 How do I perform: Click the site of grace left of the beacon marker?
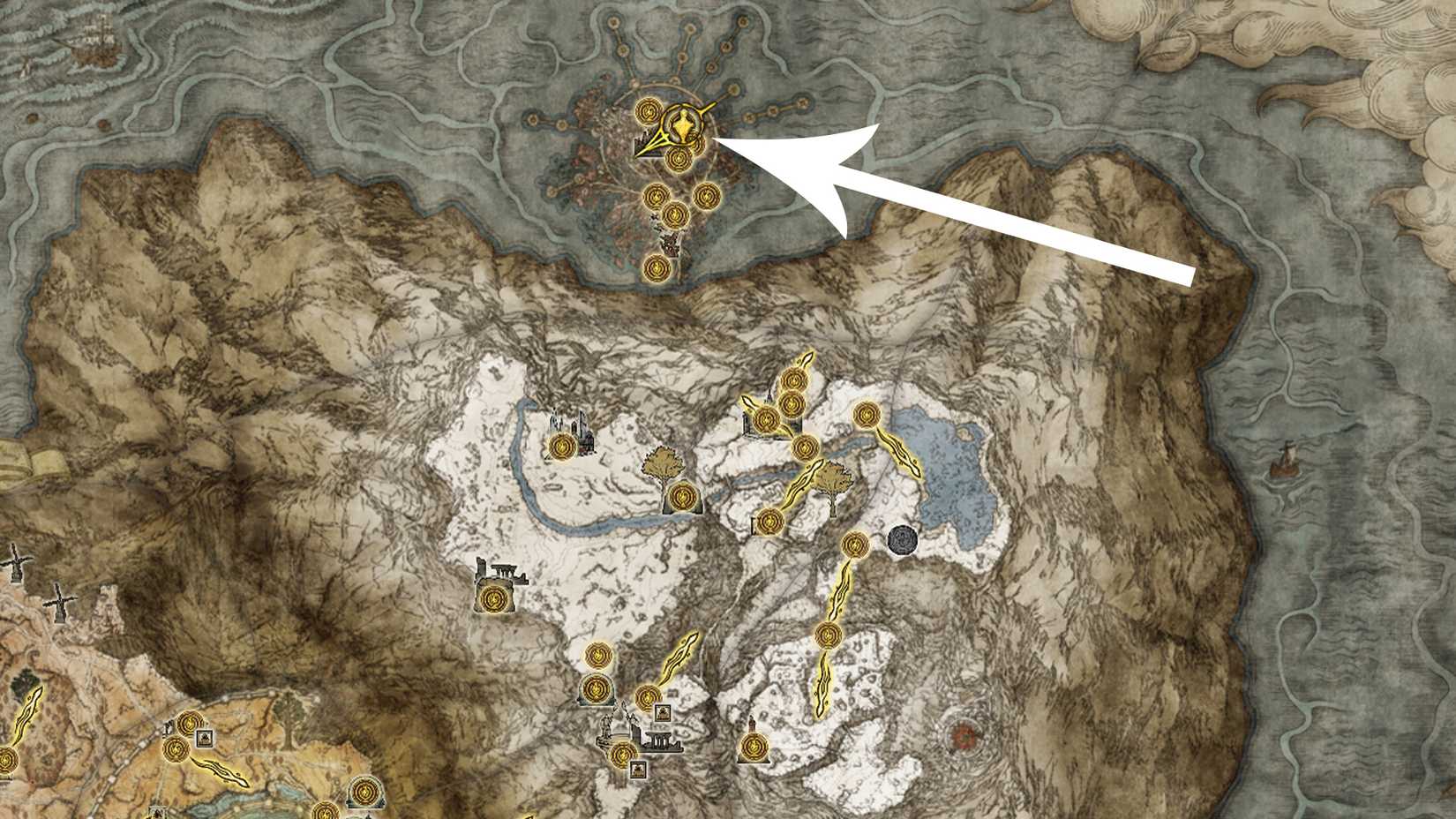tap(649, 110)
